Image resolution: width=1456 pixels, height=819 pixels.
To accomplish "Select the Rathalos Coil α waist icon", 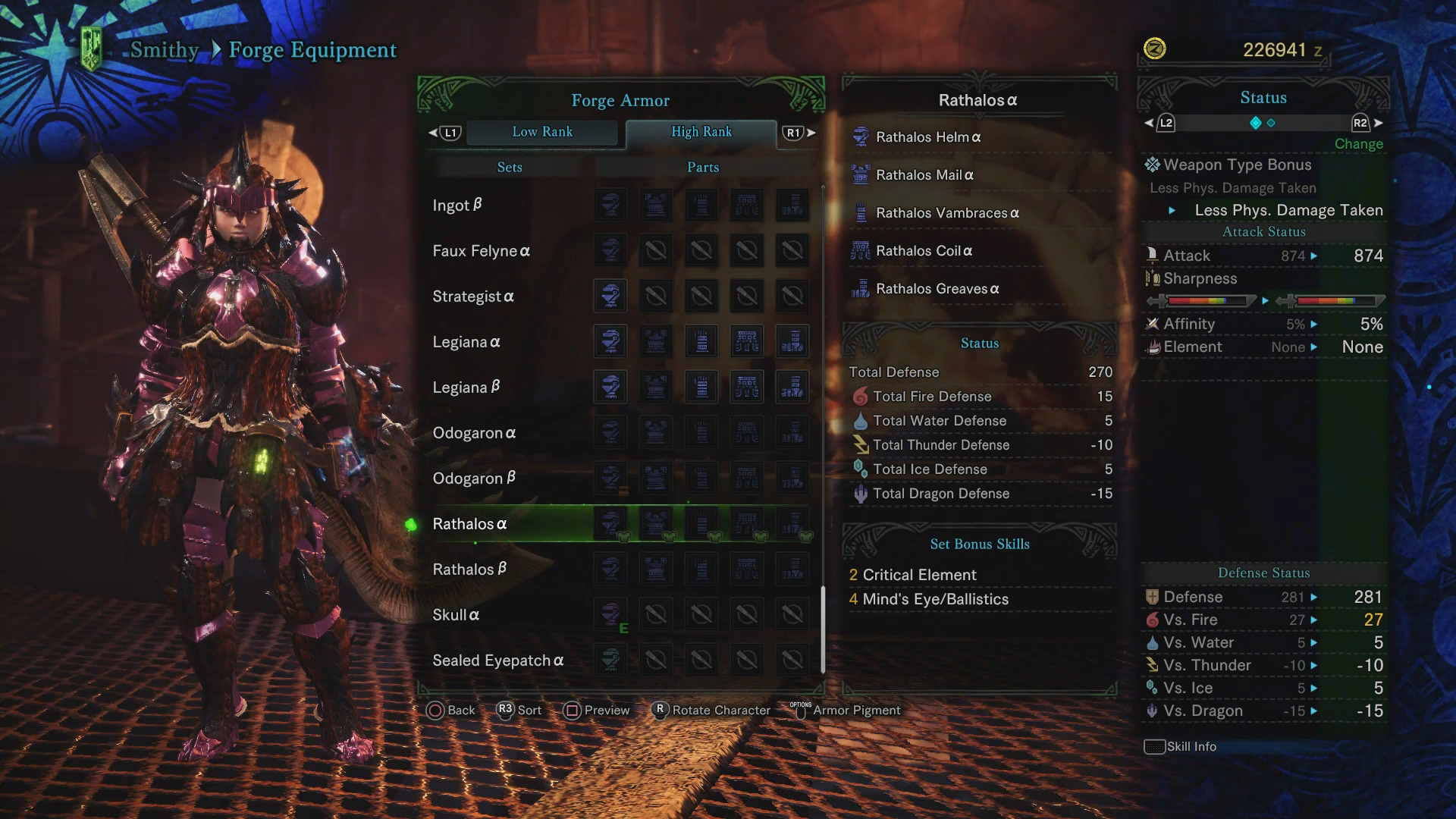I will coord(861,251).
